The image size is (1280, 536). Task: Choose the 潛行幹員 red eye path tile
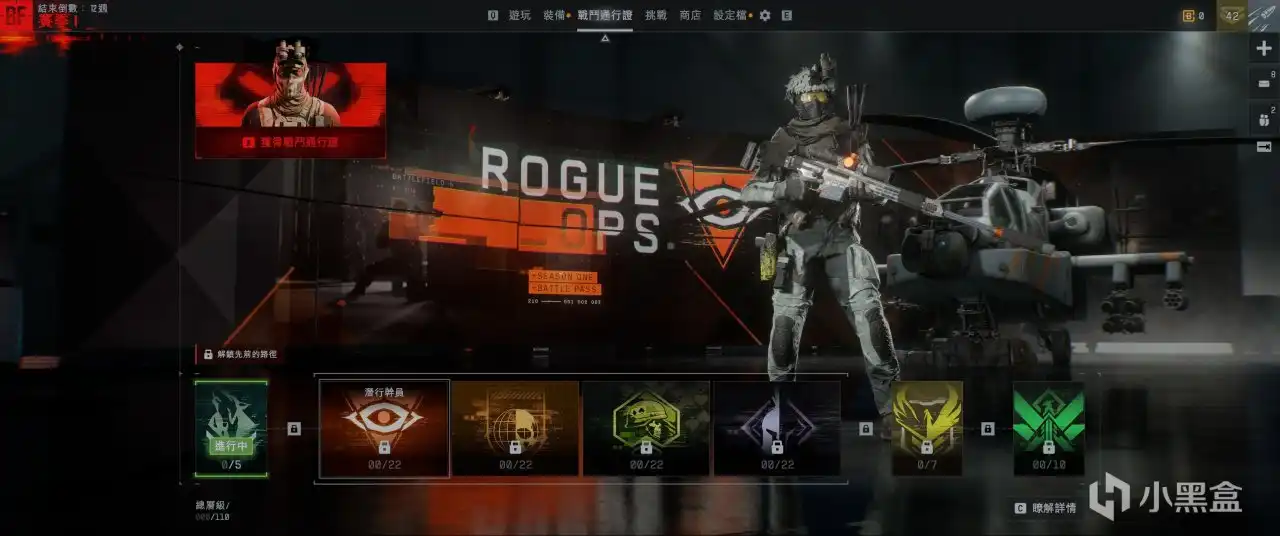point(384,428)
